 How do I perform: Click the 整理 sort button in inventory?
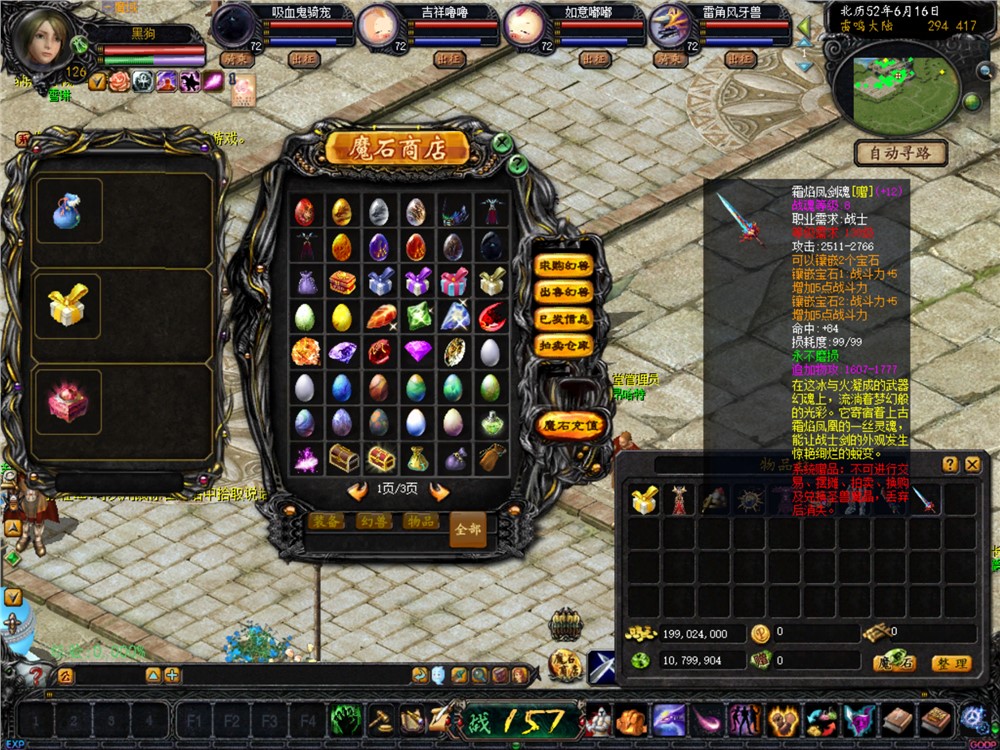(950, 663)
